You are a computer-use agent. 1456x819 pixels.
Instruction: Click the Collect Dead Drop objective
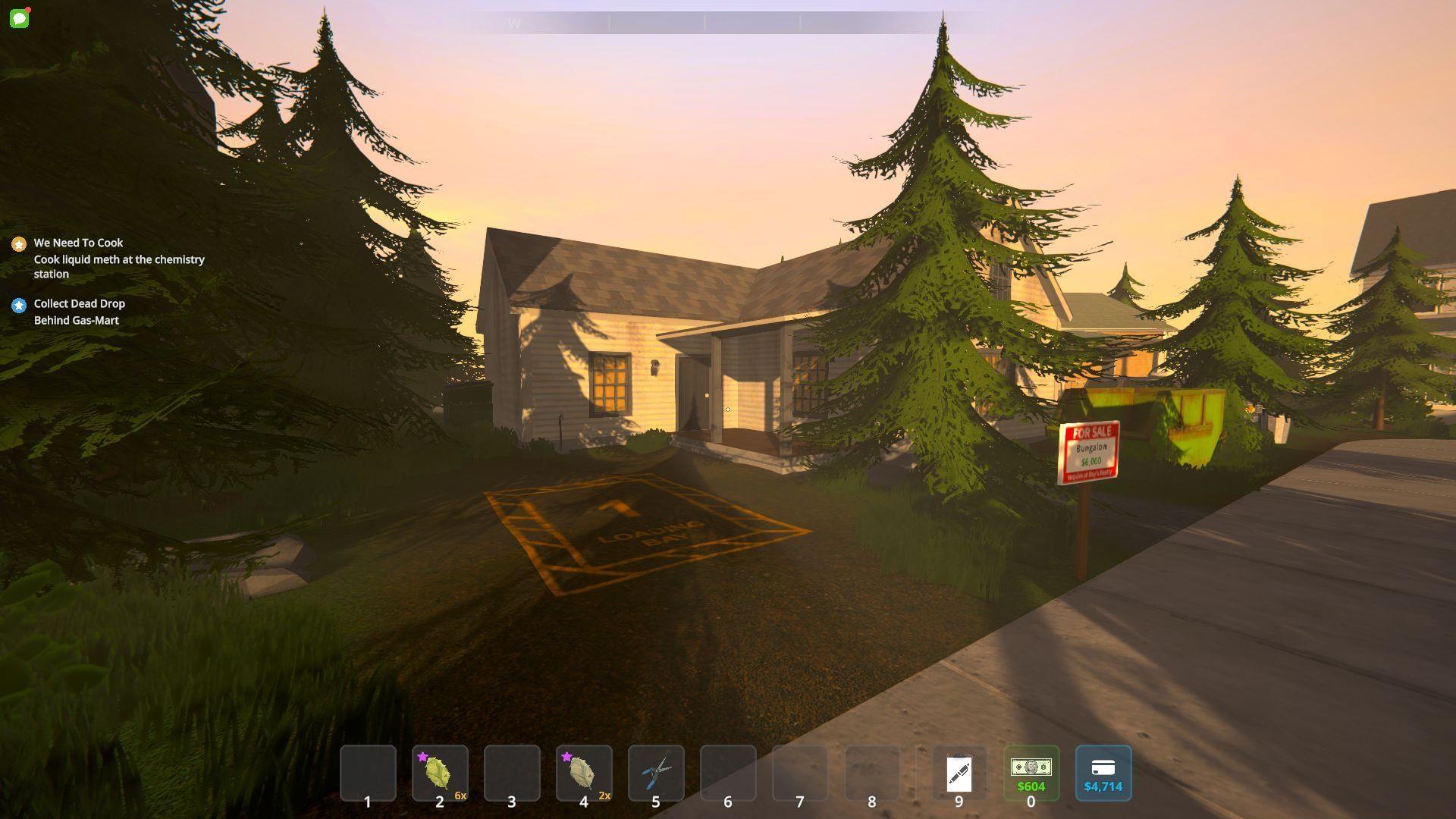pos(79,303)
